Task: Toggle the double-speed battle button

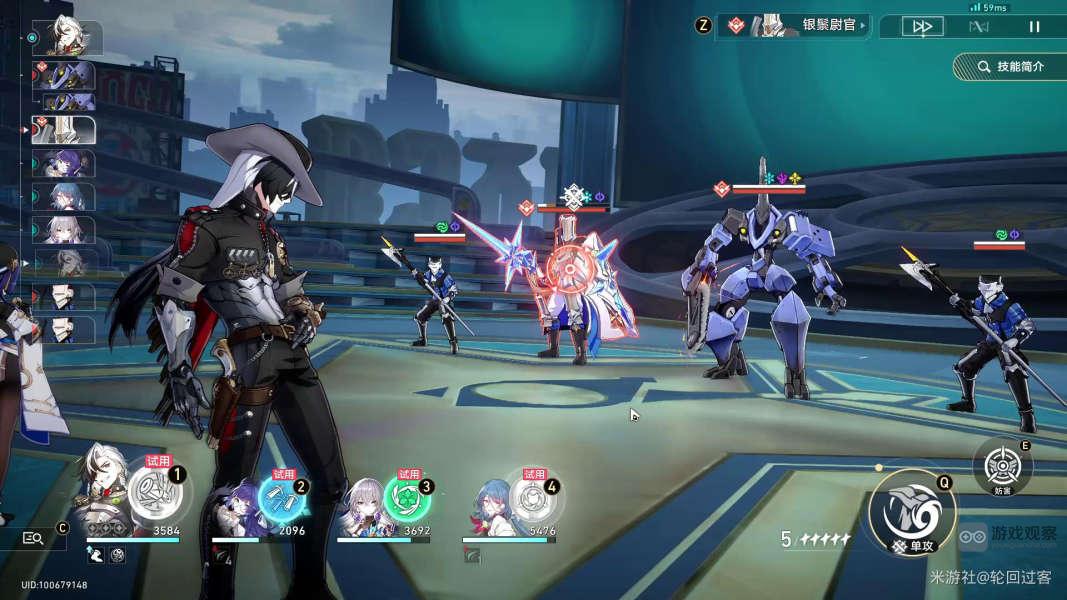Action: (921, 27)
